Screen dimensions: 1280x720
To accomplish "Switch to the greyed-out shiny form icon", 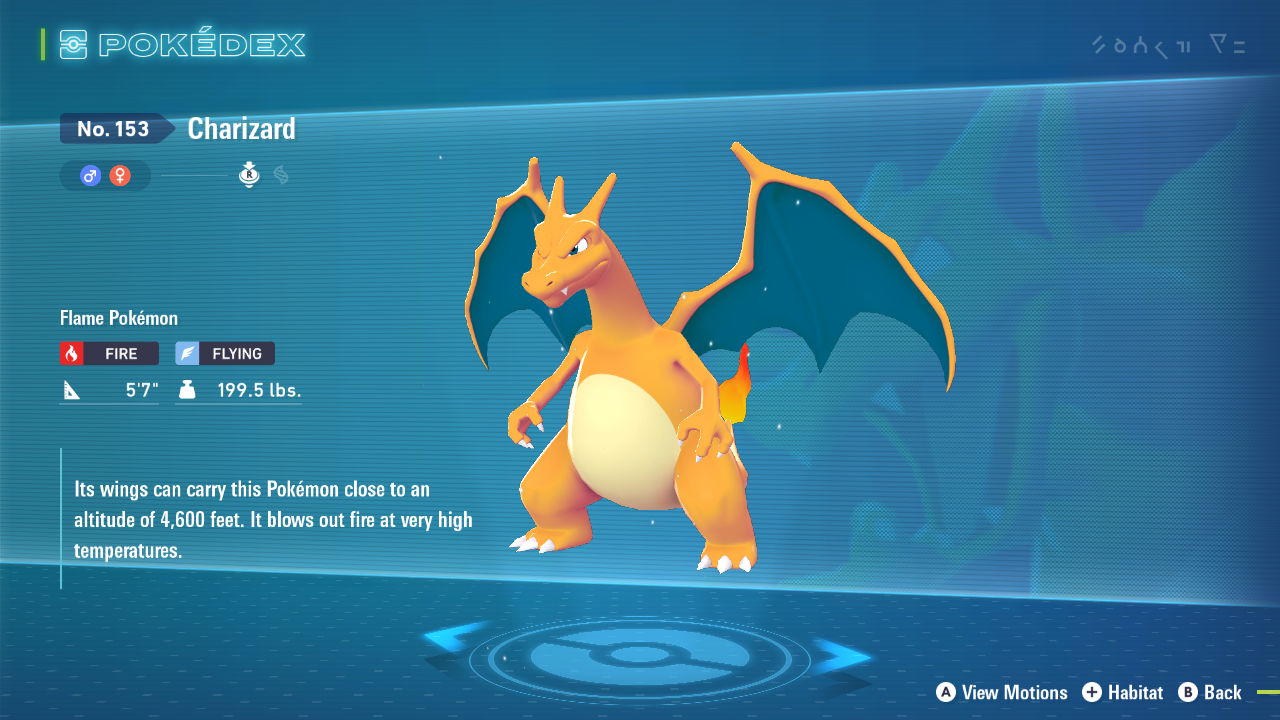I will pos(281,176).
